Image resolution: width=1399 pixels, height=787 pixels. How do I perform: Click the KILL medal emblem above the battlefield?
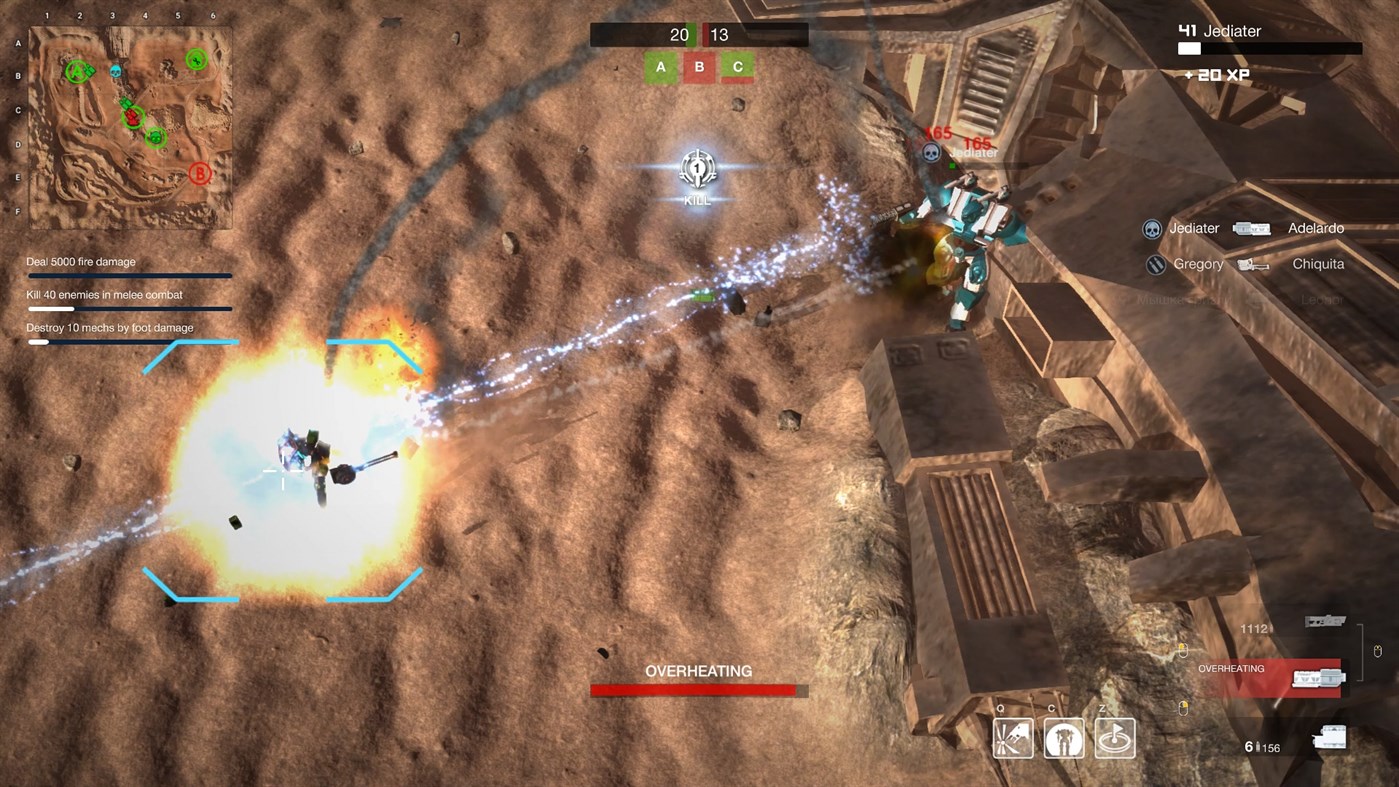[697, 170]
